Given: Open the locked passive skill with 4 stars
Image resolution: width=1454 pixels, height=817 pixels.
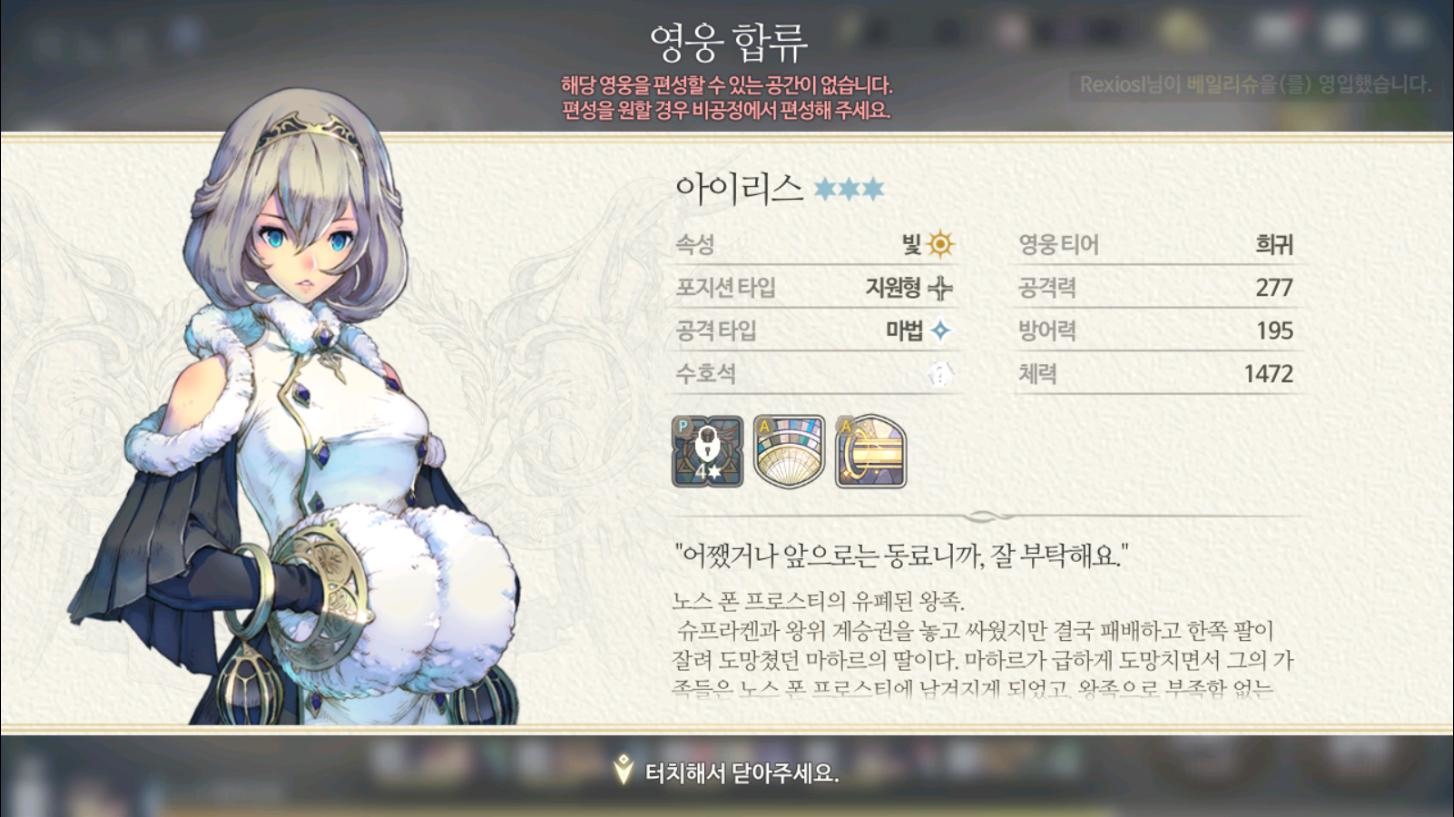Looking at the screenshot, I should pyautogui.click(x=705, y=450).
